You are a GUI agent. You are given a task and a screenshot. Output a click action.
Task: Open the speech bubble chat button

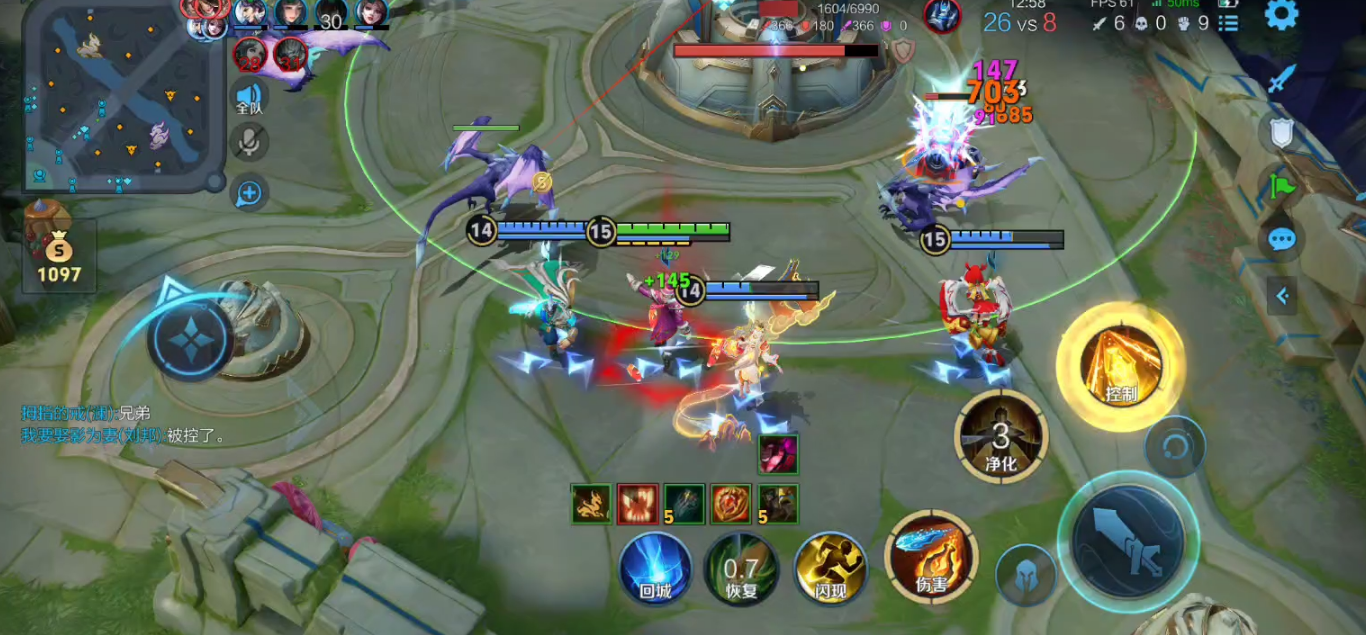[1282, 239]
